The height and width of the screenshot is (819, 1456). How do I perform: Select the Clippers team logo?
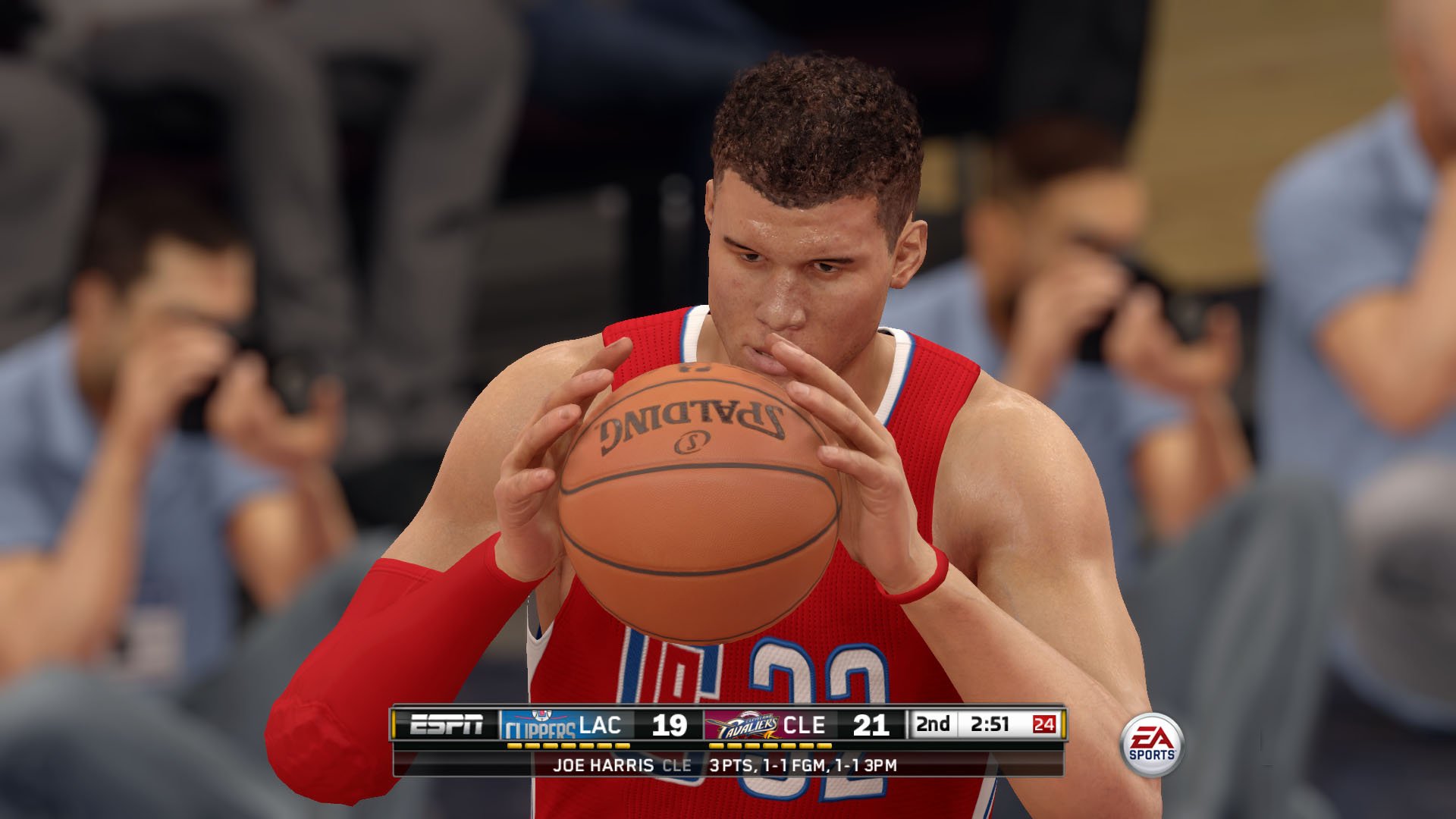[x=538, y=726]
